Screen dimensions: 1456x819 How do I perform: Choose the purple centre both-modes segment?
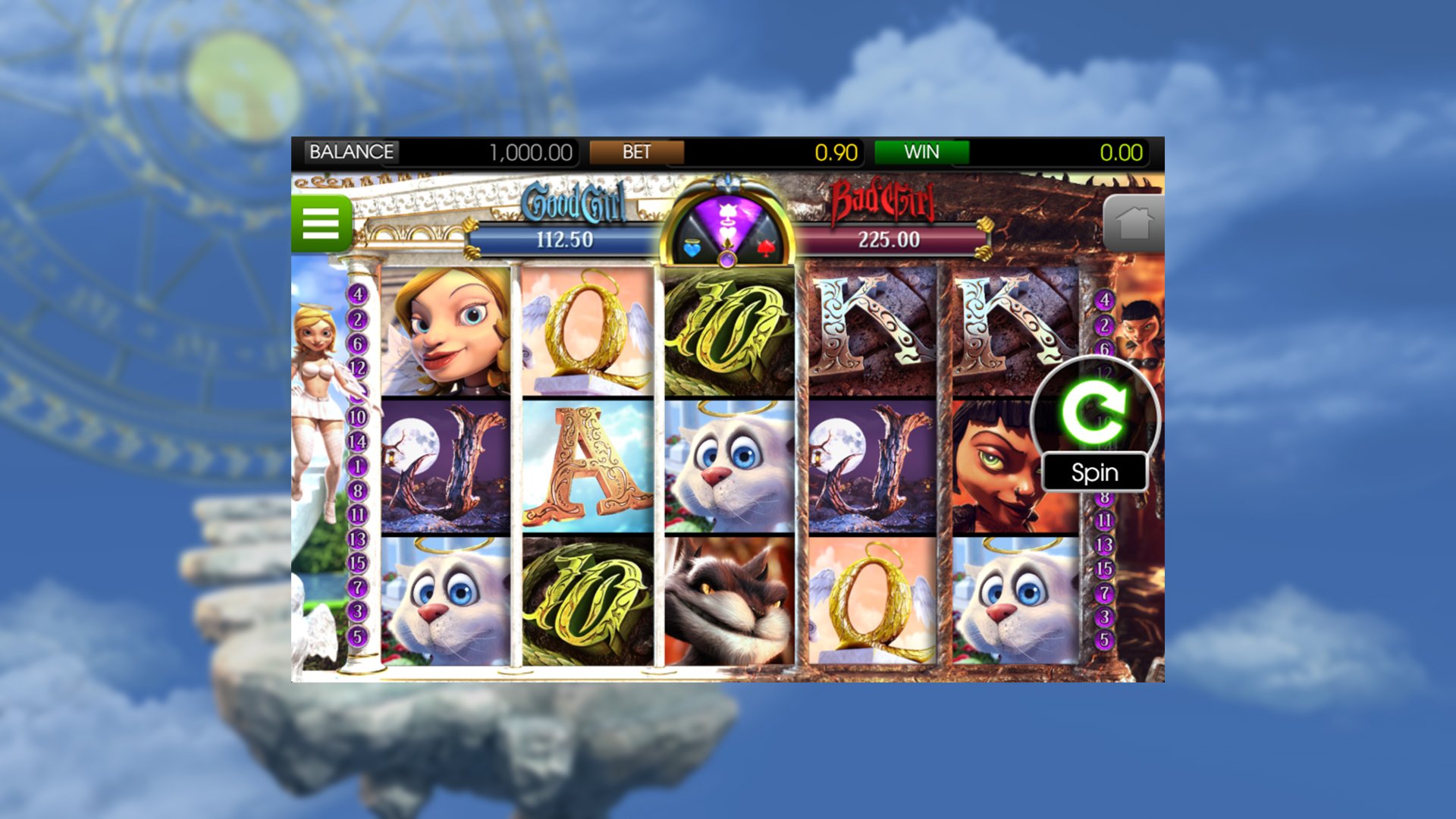728,216
